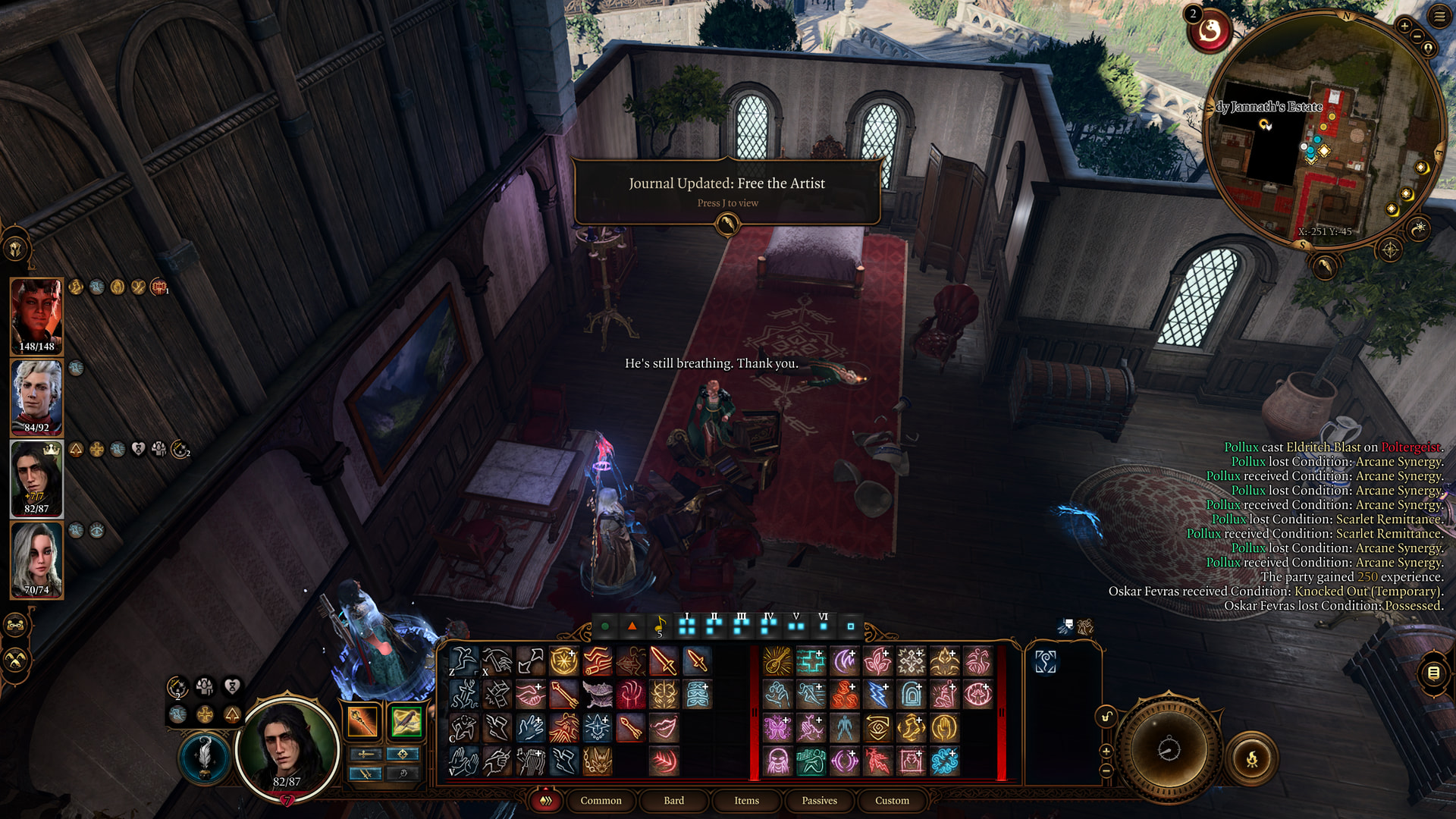The width and height of the screenshot is (1456, 819).
Task: Show the Items hotbar tab
Action: point(746,801)
